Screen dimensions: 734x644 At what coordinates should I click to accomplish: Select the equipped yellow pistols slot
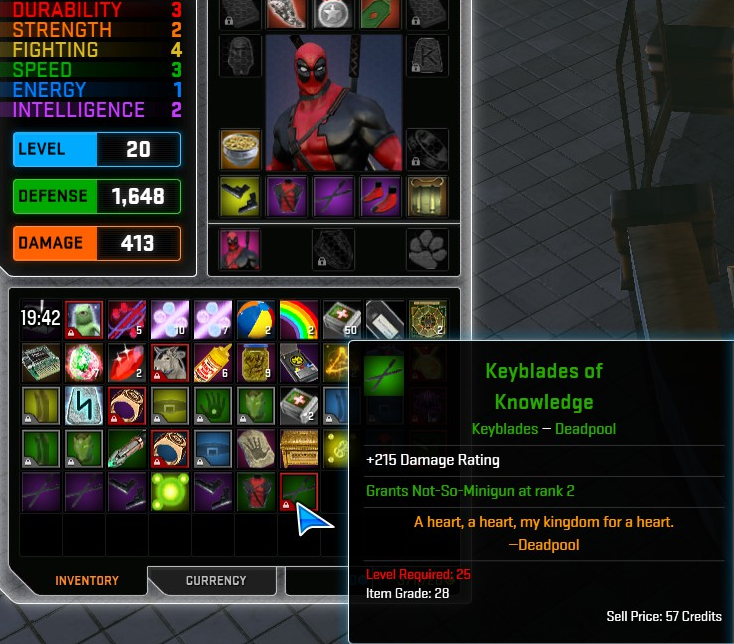point(240,196)
